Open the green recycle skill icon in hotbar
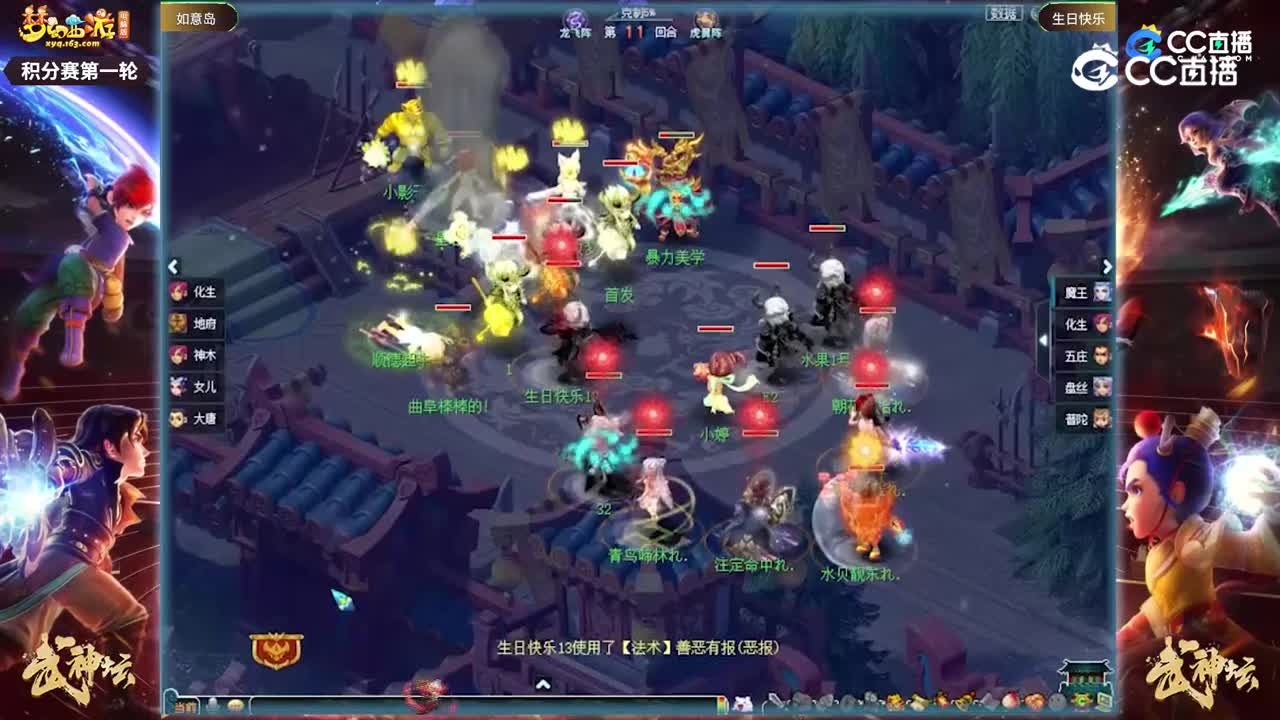Screen dimensions: 1280x720 (x=1084, y=699)
